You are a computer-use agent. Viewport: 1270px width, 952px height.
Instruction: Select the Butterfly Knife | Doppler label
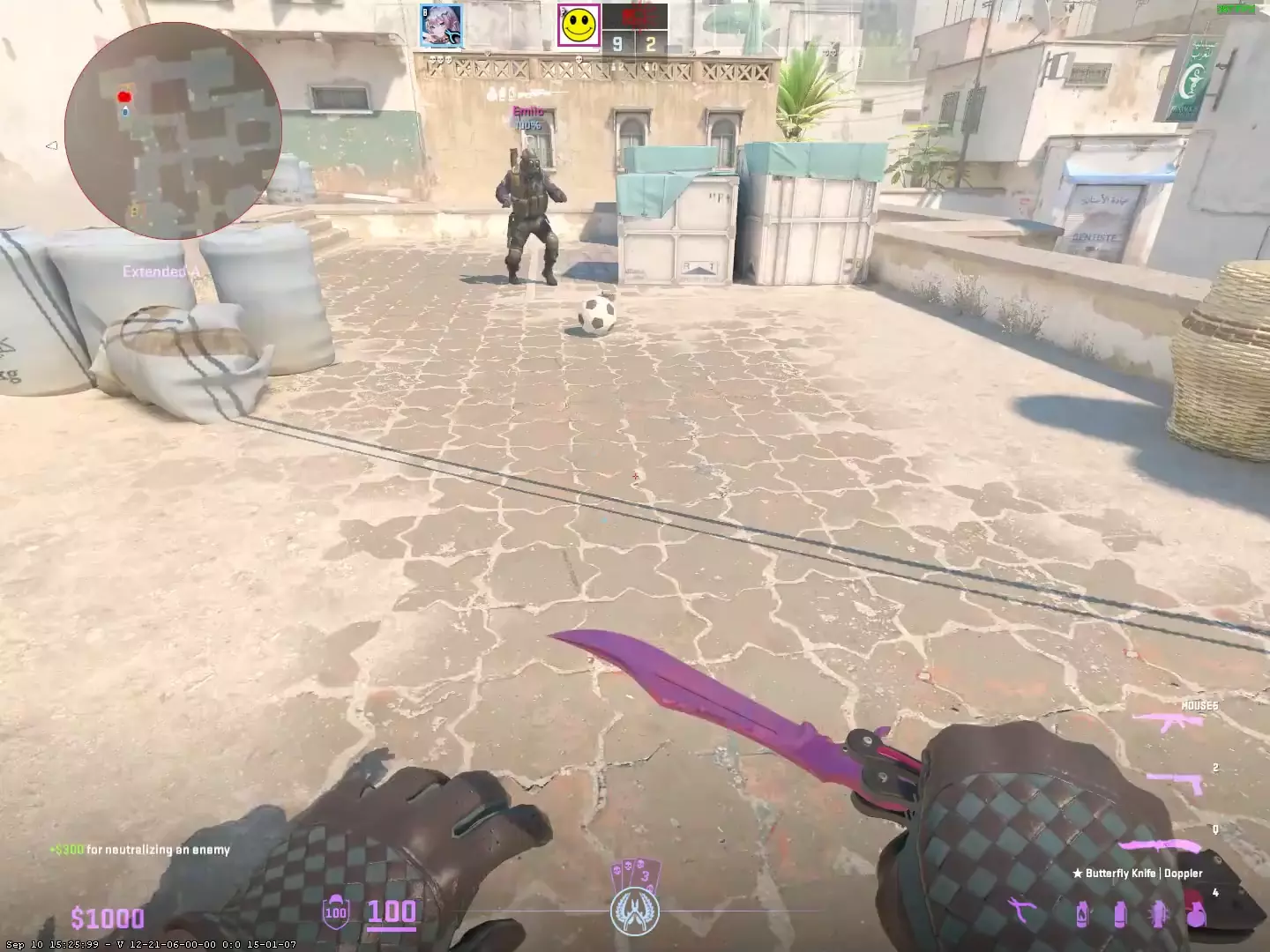click(1139, 873)
